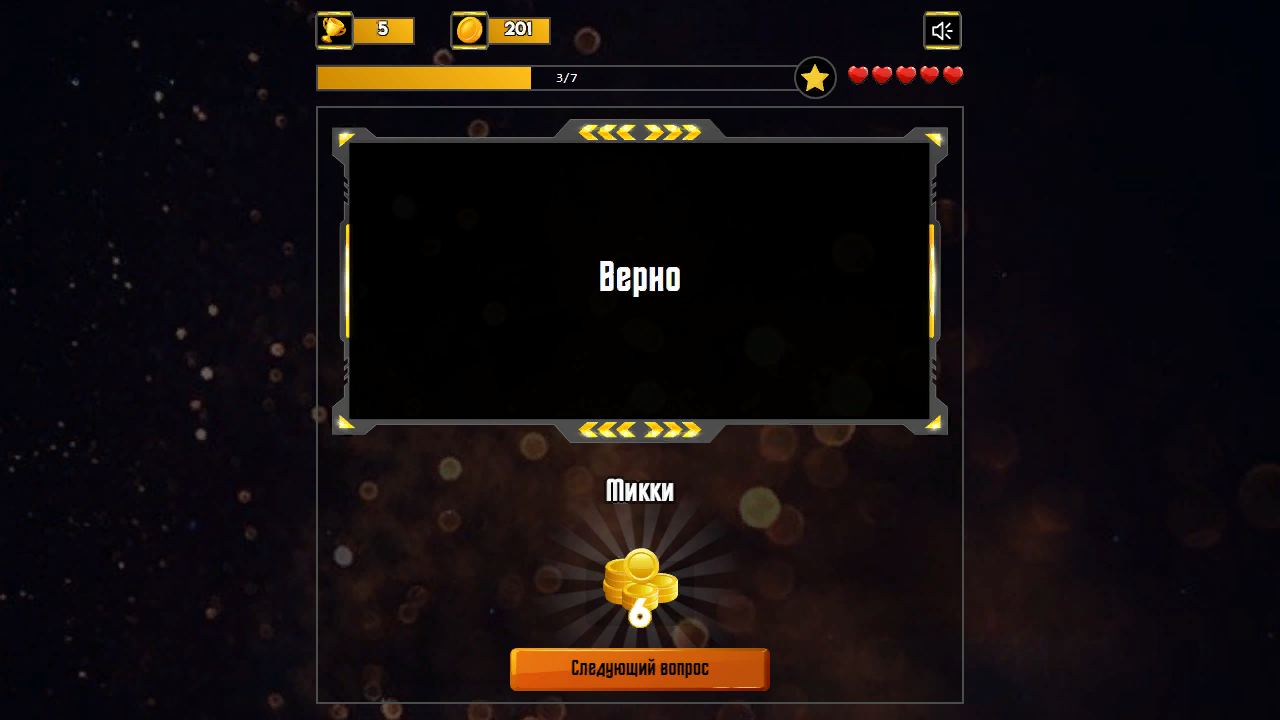1280x720 pixels.
Task: Click the chevron arrows below the panel
Action: (x=640, y=431)
